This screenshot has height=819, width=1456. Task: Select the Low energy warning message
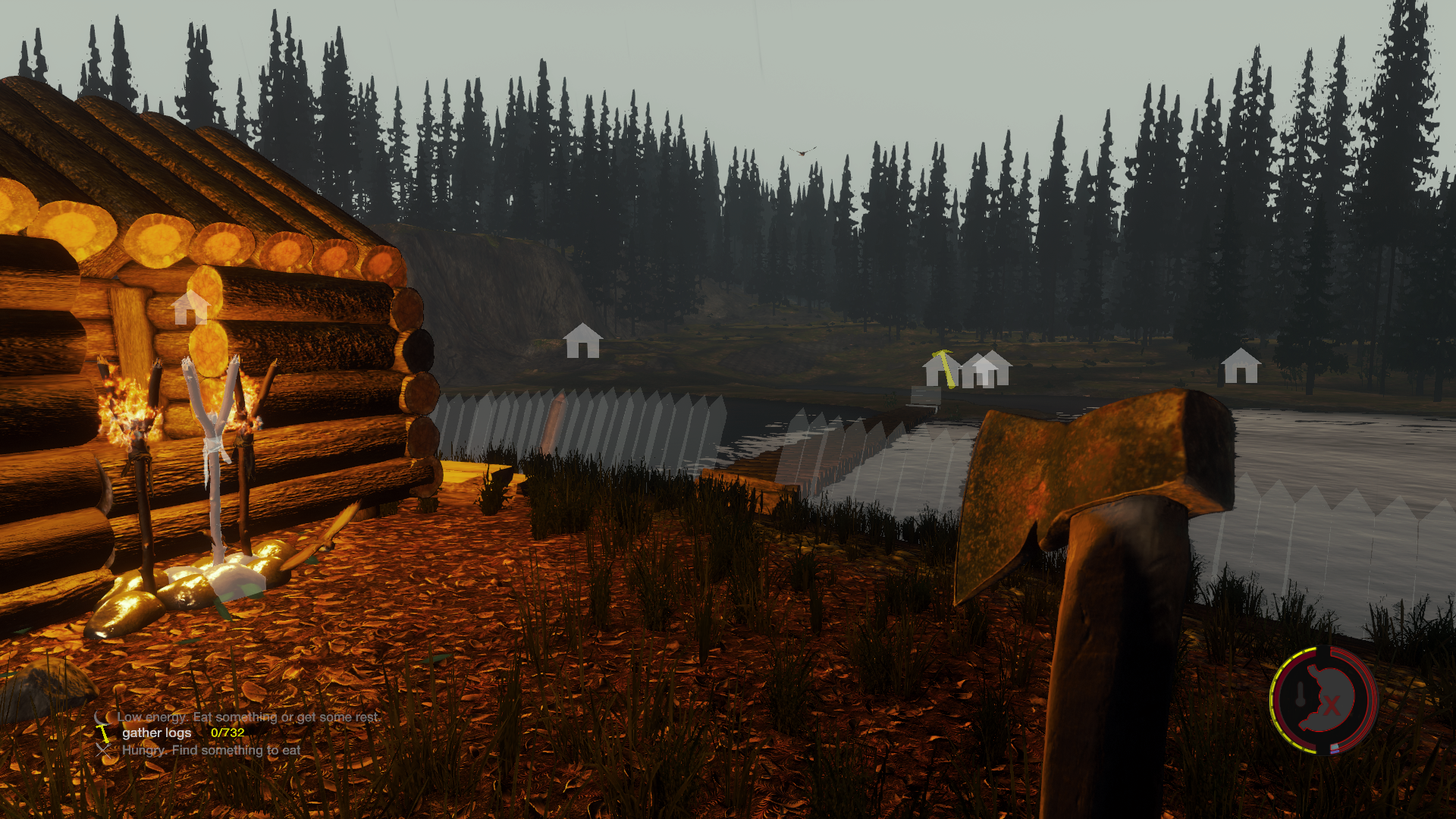(247, 717)
